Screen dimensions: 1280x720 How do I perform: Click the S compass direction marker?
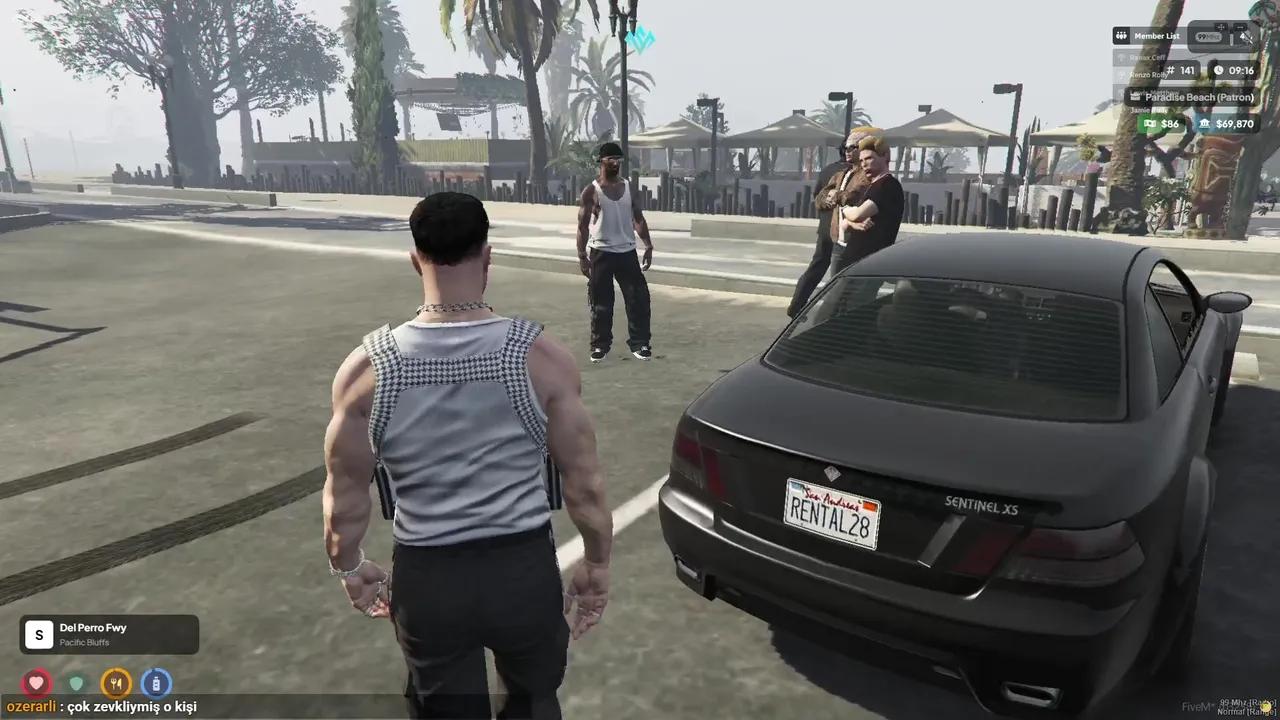(x=38, y=634)
